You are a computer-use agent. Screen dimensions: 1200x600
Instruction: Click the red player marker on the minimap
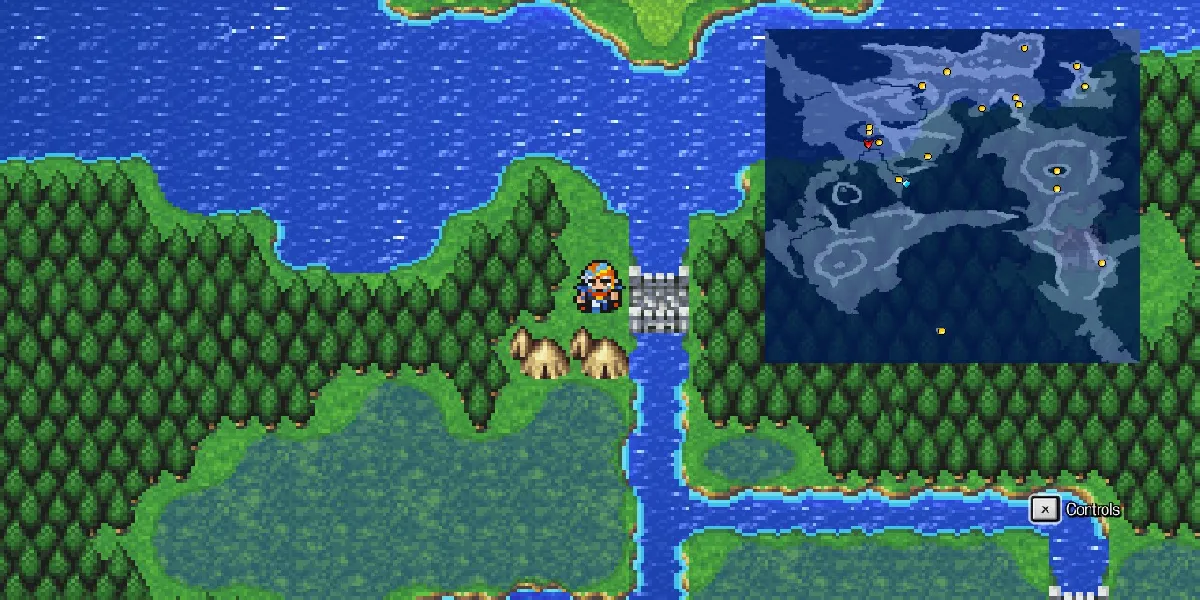point(867,145)
